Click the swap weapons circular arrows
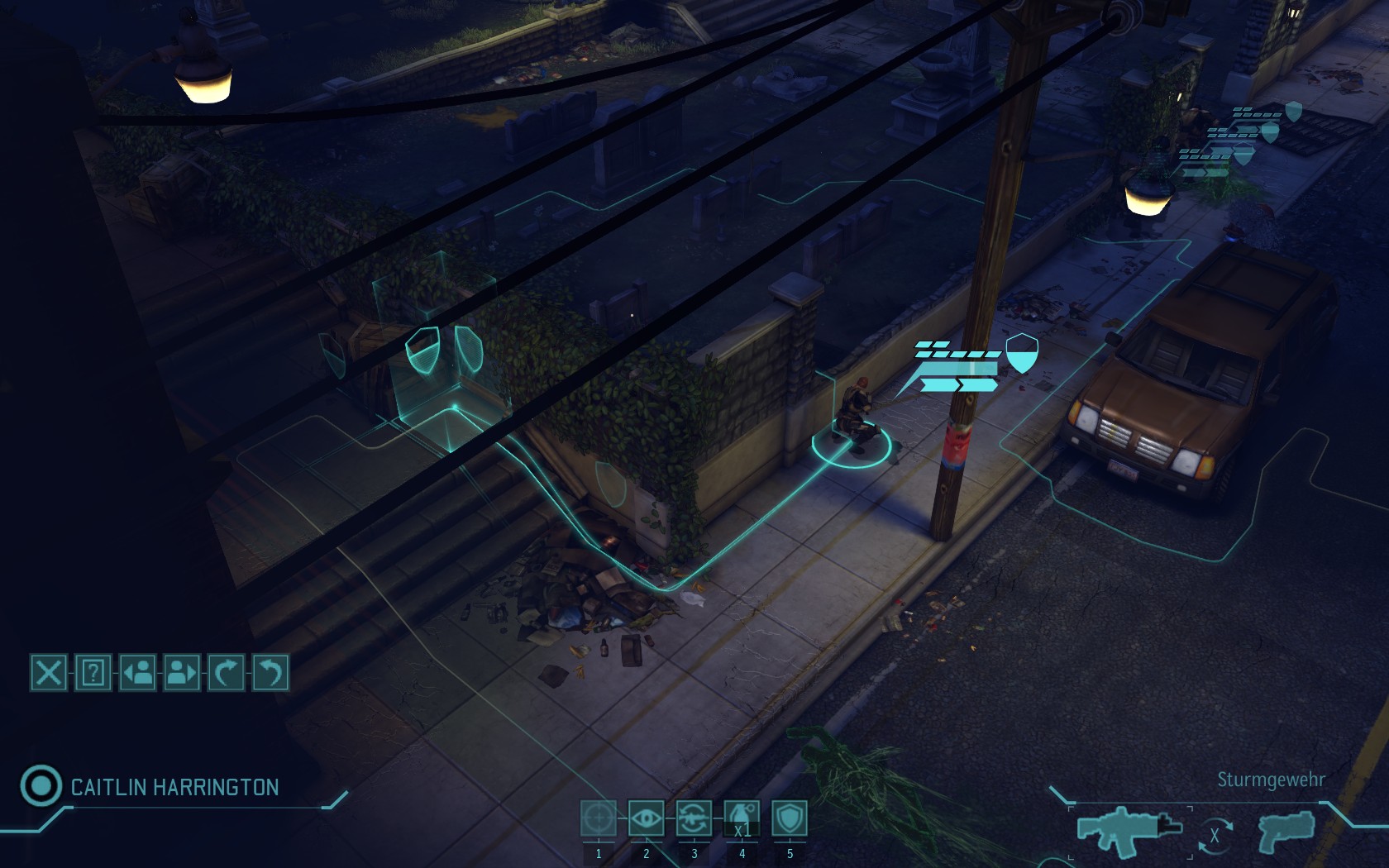This screenshot has height=868, width=1389. 1215,835
